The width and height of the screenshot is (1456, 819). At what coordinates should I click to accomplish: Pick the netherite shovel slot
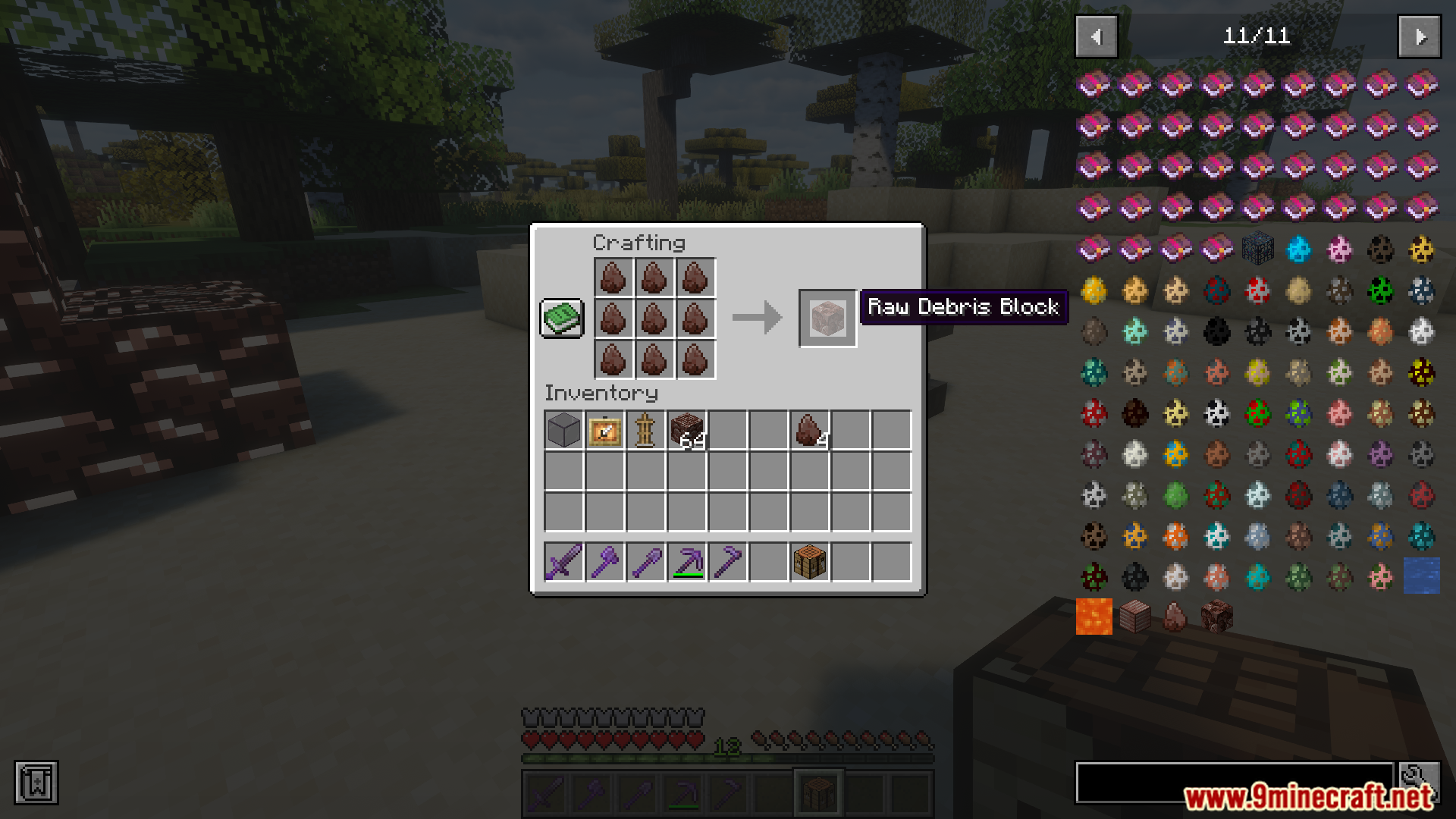pos(645,563)
